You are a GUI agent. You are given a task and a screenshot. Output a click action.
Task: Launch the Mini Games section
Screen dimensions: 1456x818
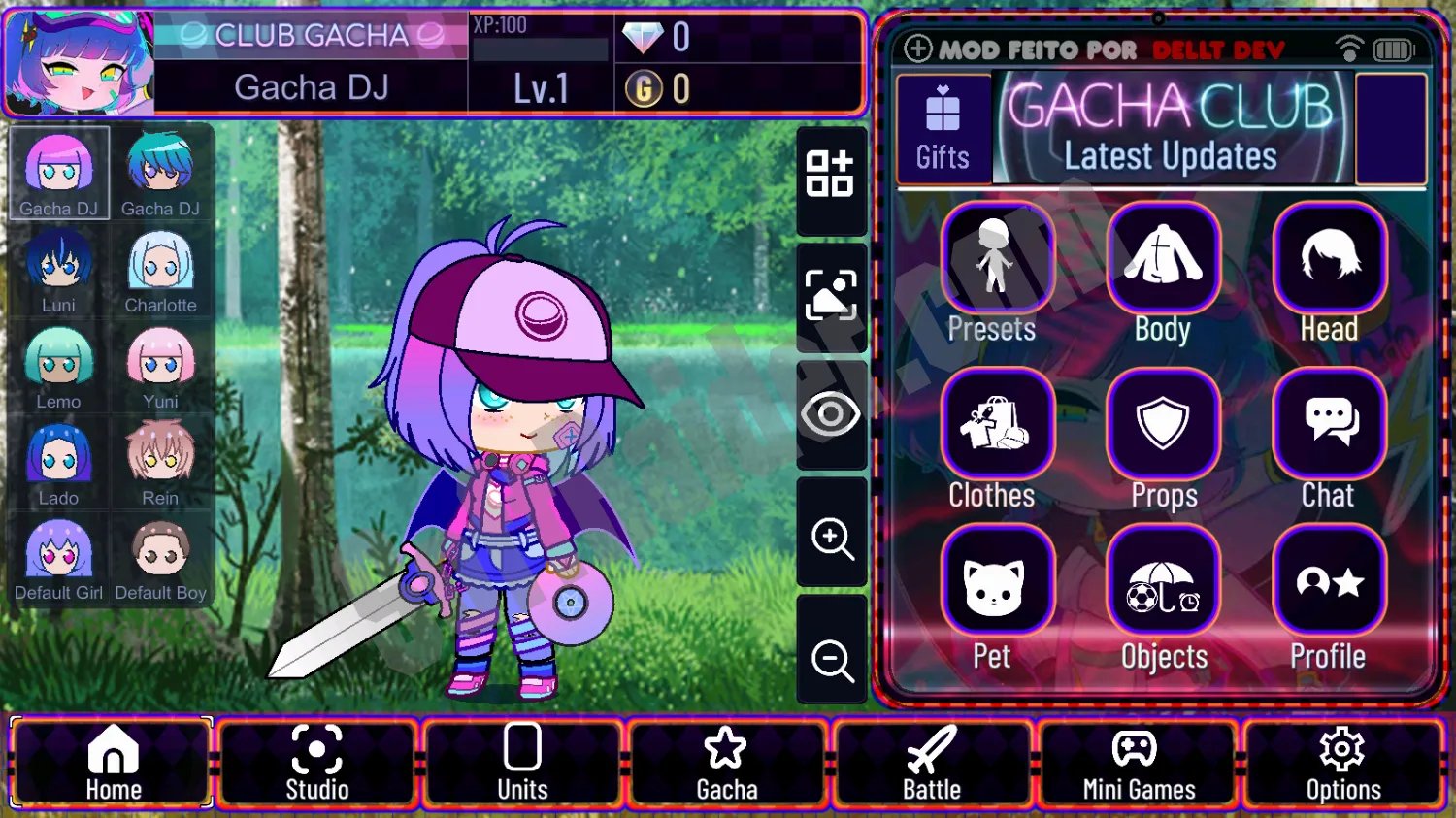point(1138,763)
